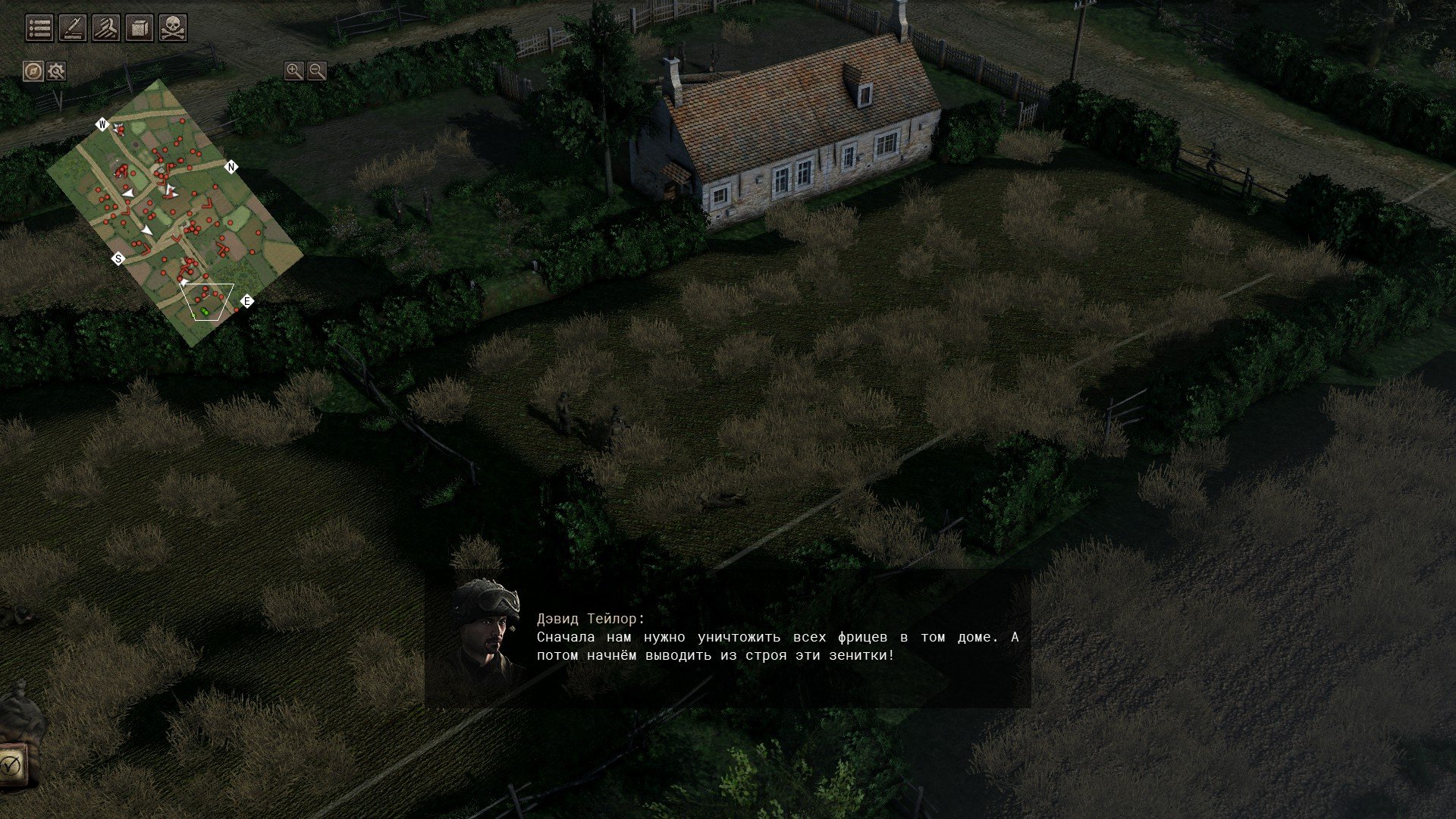The height and width of the screenshot is (819, 1456).
Task: Zoom out the minimap with minus magnifier
Action: pos(317,71)
